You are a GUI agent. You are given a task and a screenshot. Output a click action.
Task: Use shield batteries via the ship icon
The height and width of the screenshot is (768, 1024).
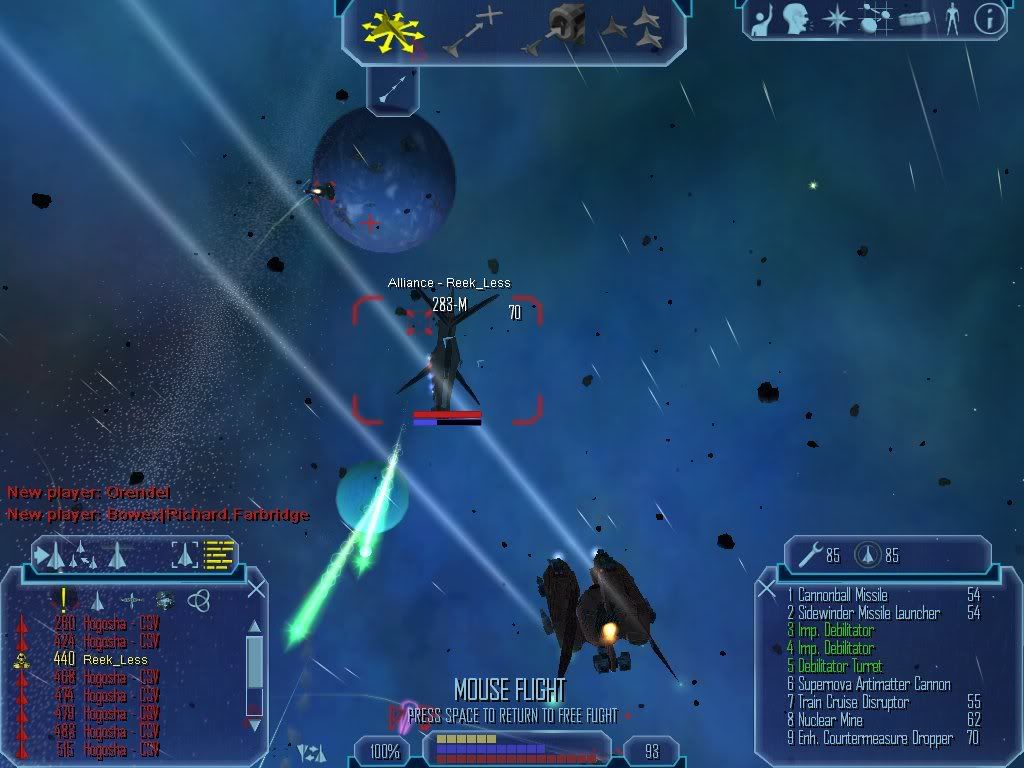868,556
